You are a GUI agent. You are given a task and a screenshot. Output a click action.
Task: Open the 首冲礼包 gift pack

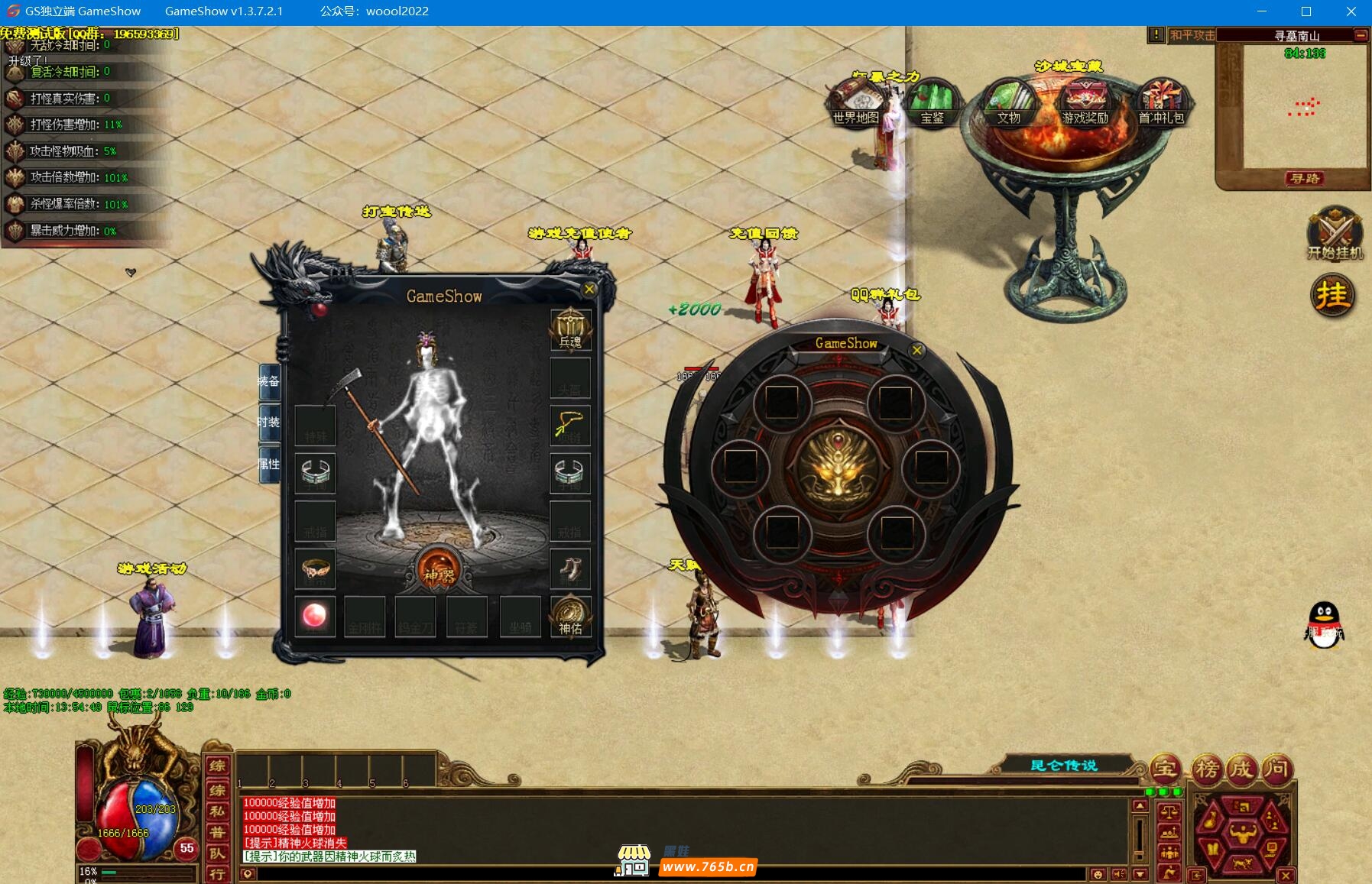point(1161,103)
